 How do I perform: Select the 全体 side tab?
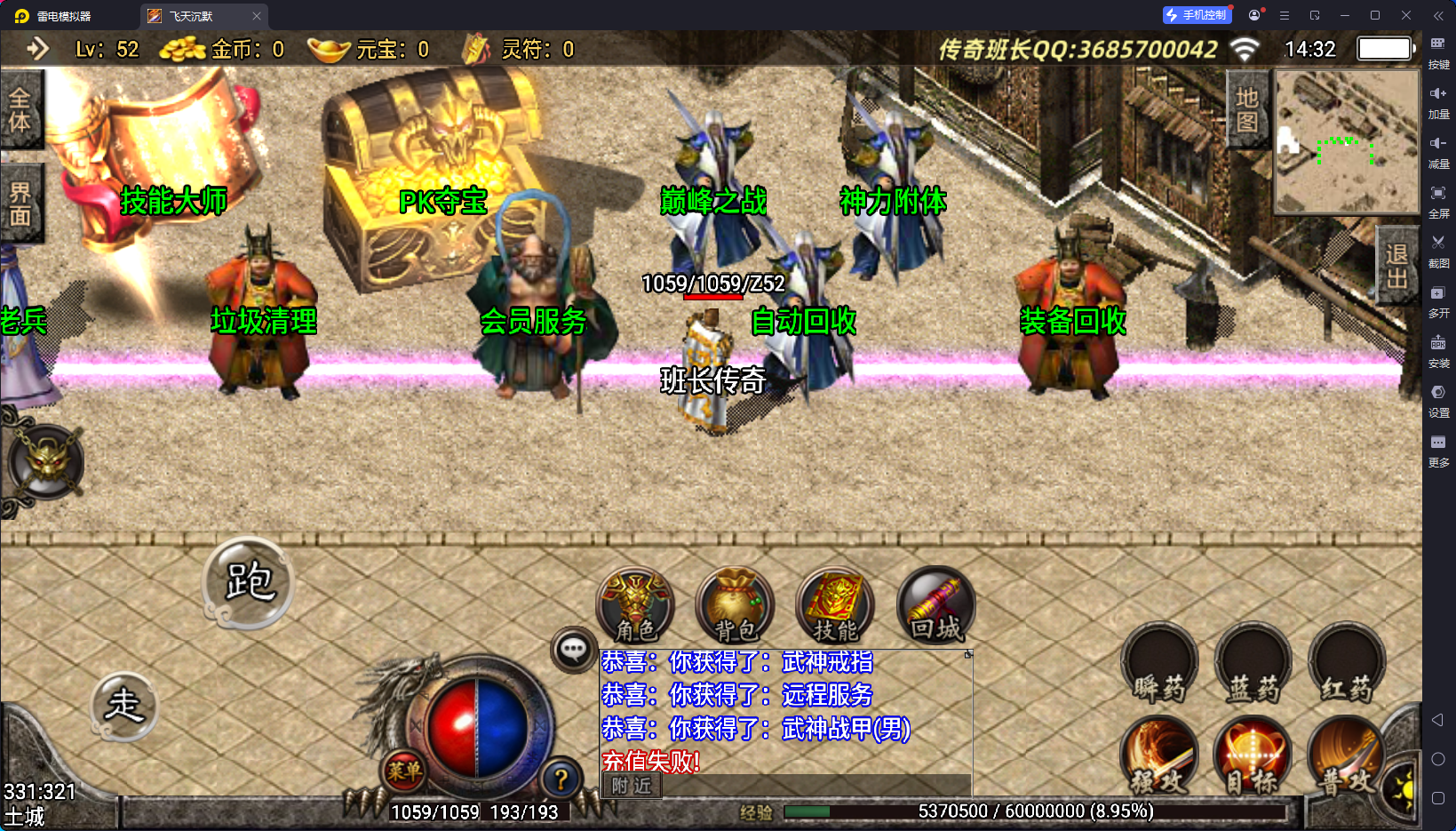tap(20, 109)
